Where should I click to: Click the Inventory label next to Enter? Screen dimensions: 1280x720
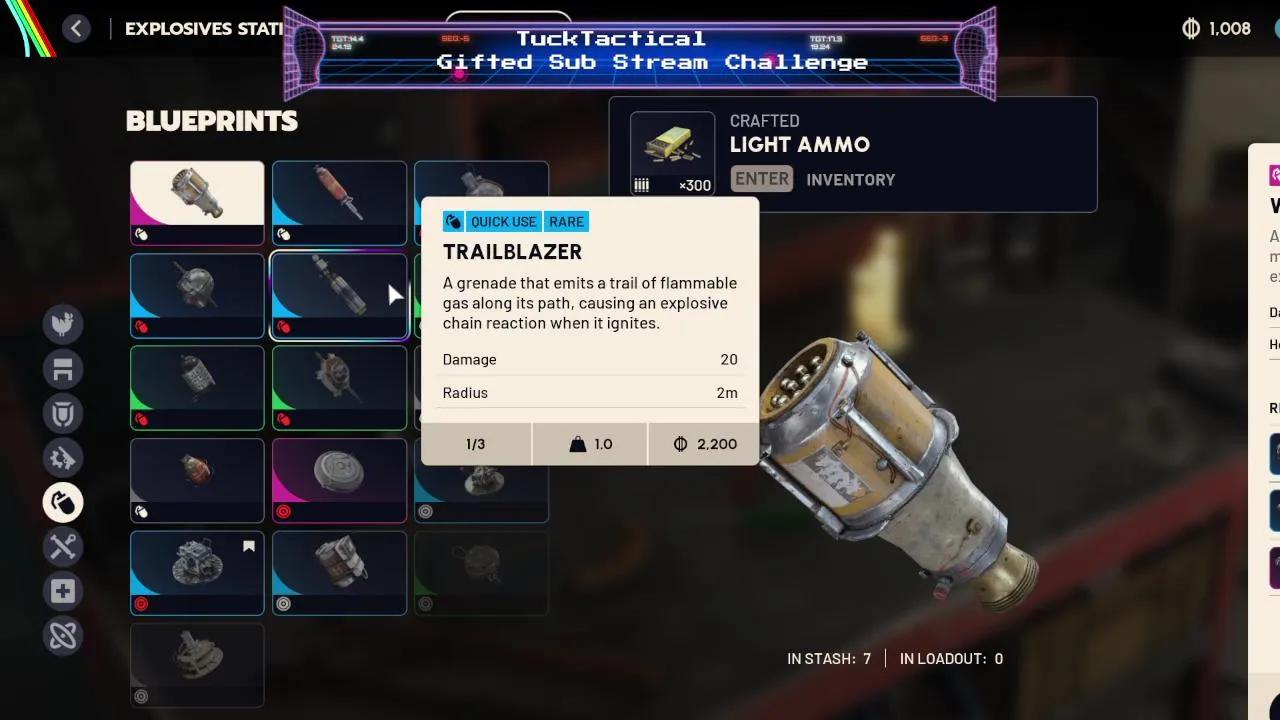tap(851, 180)
